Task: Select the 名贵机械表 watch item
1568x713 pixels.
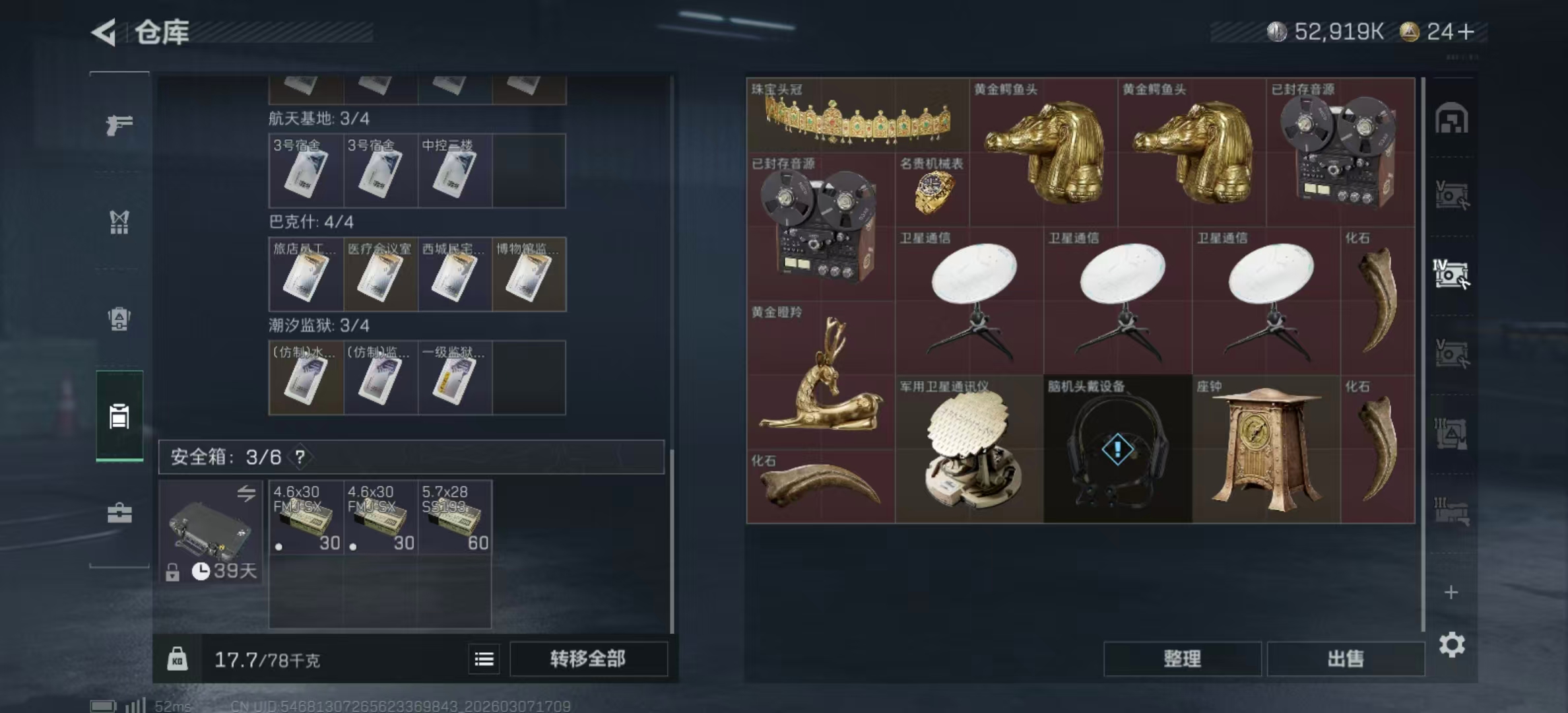Action: 932,190
